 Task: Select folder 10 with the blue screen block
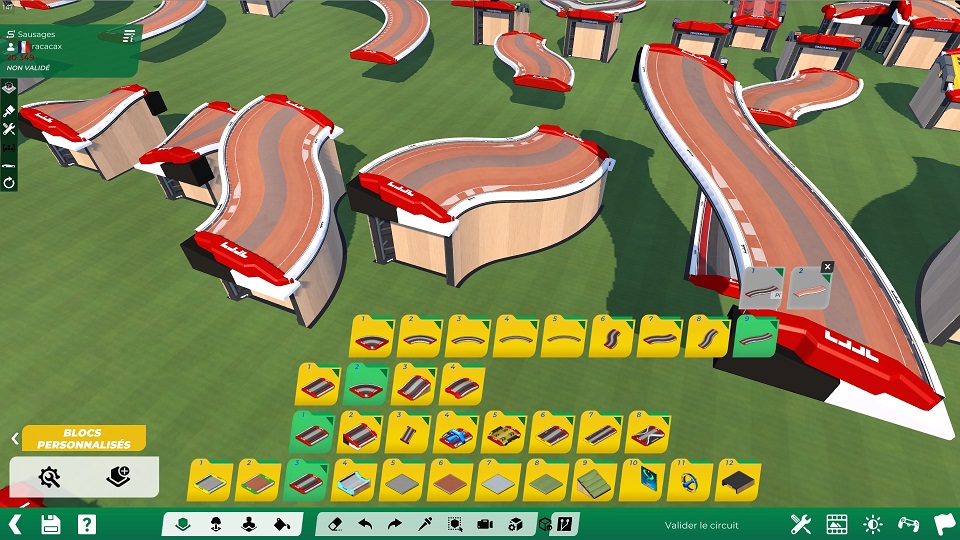(642, 482)
